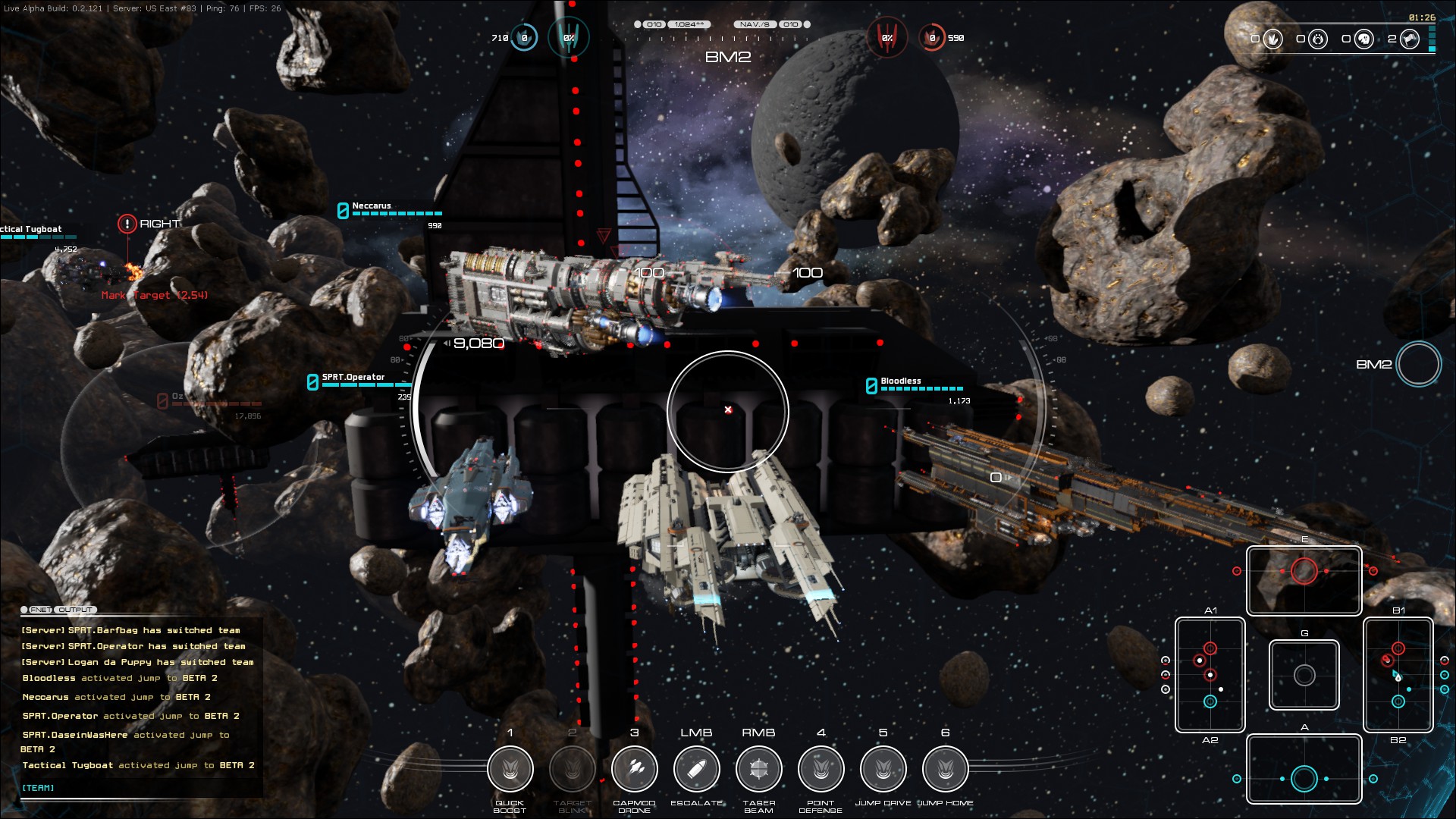Open the A1/A2 lane map panel
Screen dimensions: 1456x819
tap(1210, 675)
